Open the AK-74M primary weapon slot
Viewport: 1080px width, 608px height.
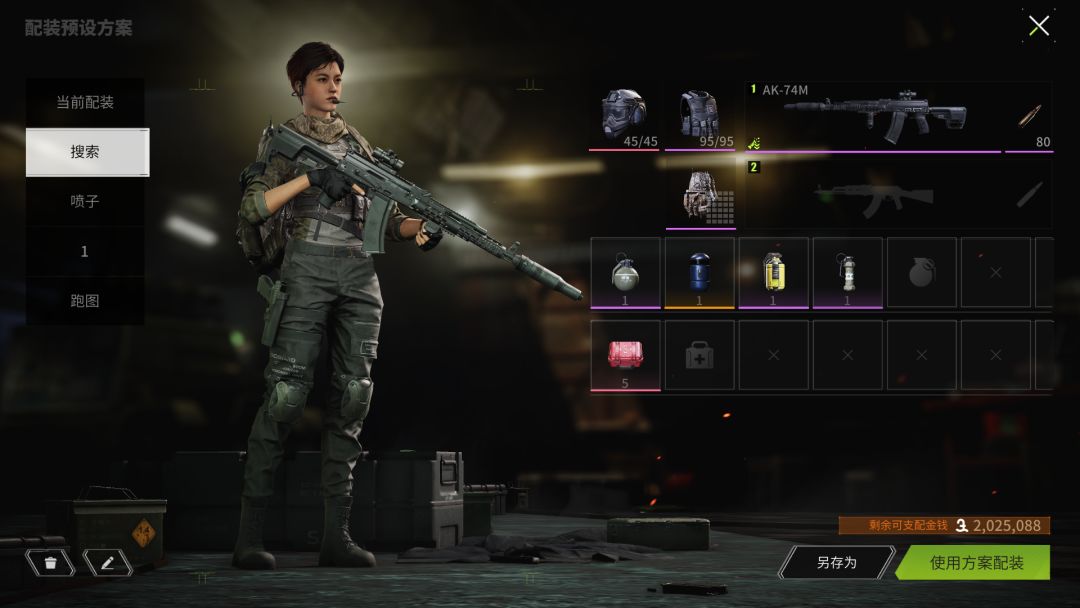(872, 115)
